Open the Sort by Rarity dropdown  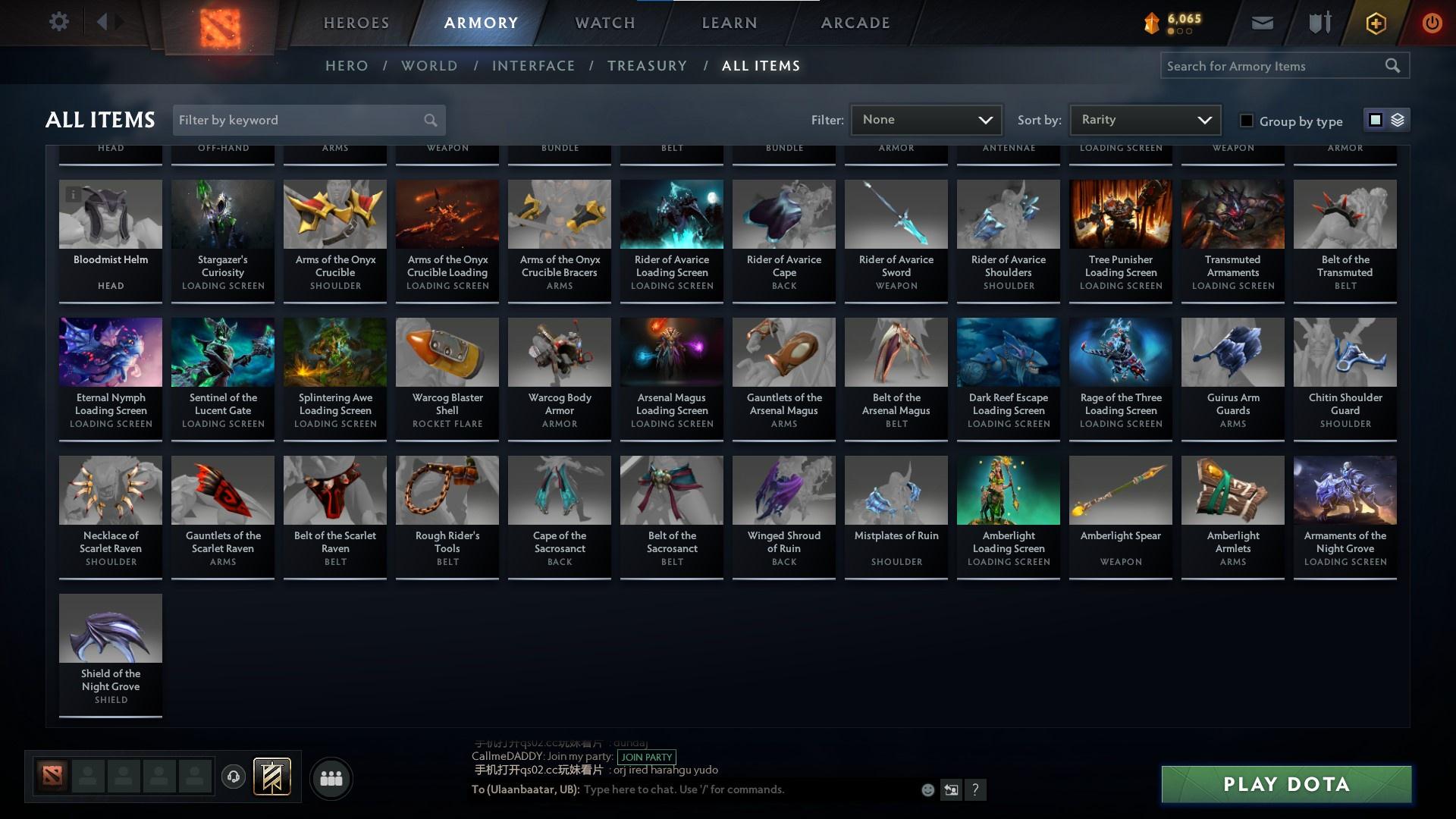tap(1144, 119)
